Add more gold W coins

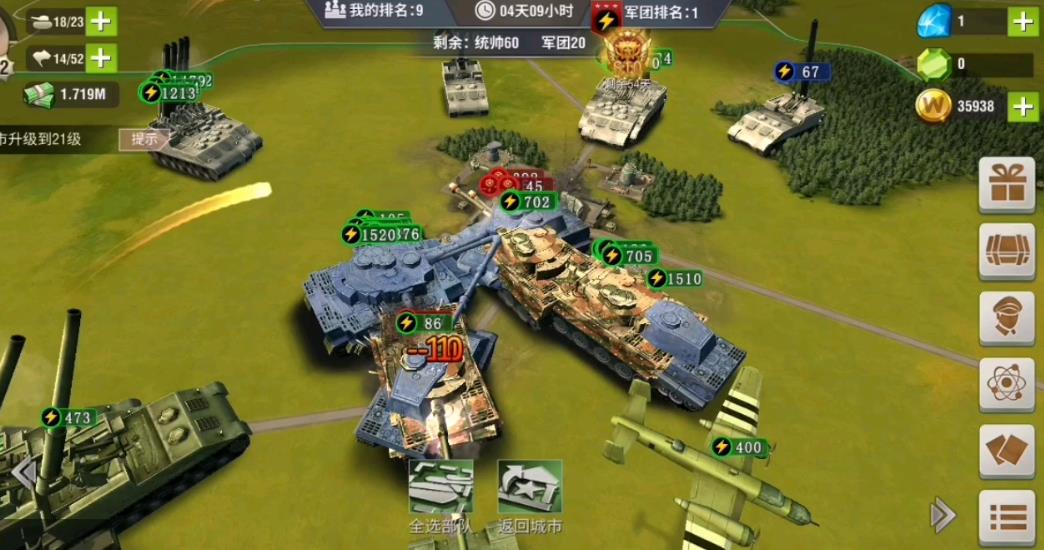1021,106
